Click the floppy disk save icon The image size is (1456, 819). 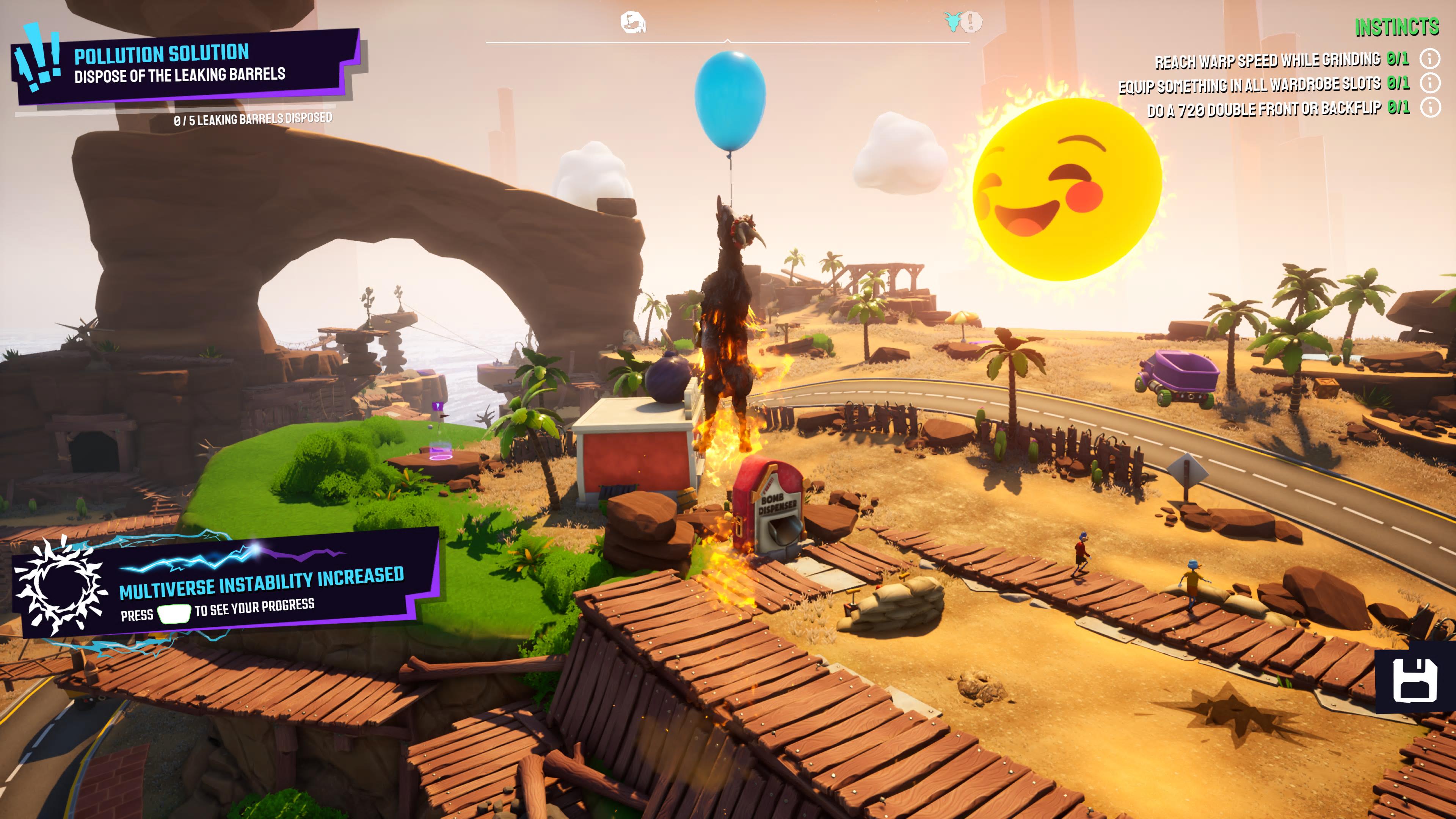click(1415, 681)
